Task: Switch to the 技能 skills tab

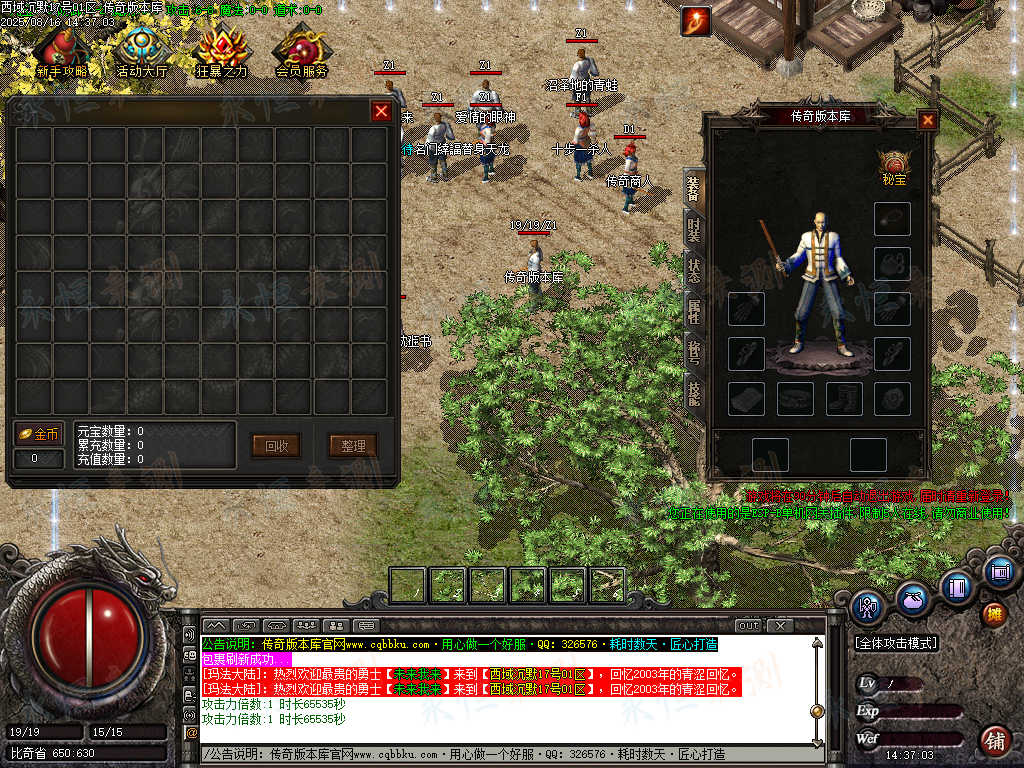Action: 693,392
